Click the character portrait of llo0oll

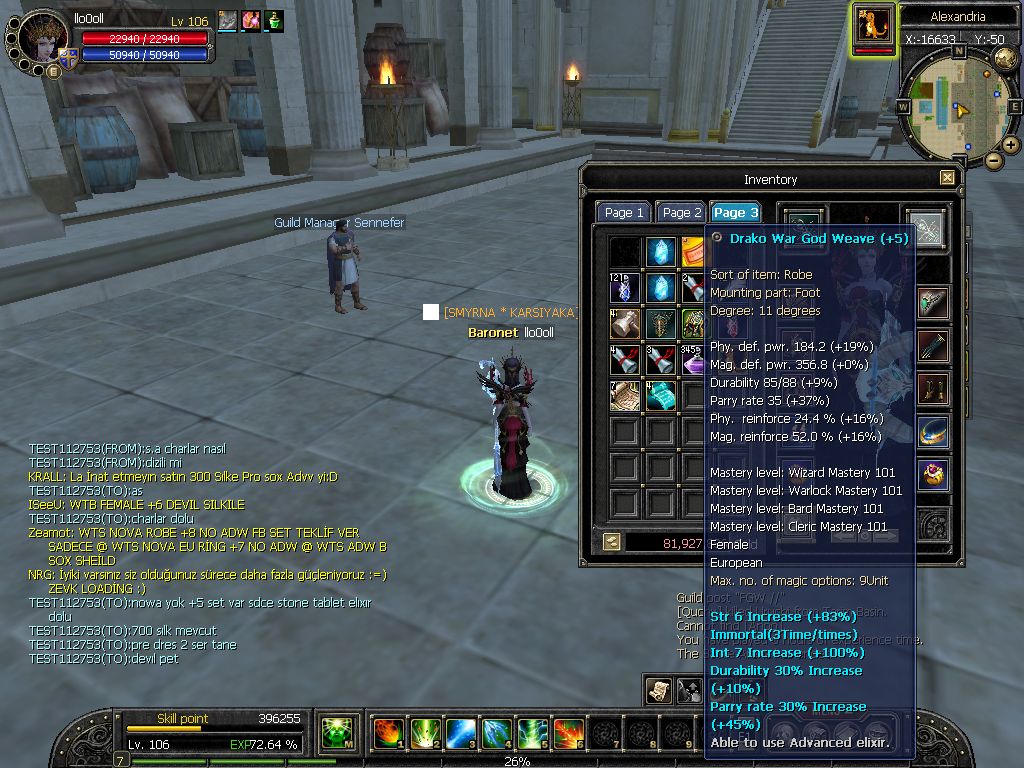[x=43, y=37]
